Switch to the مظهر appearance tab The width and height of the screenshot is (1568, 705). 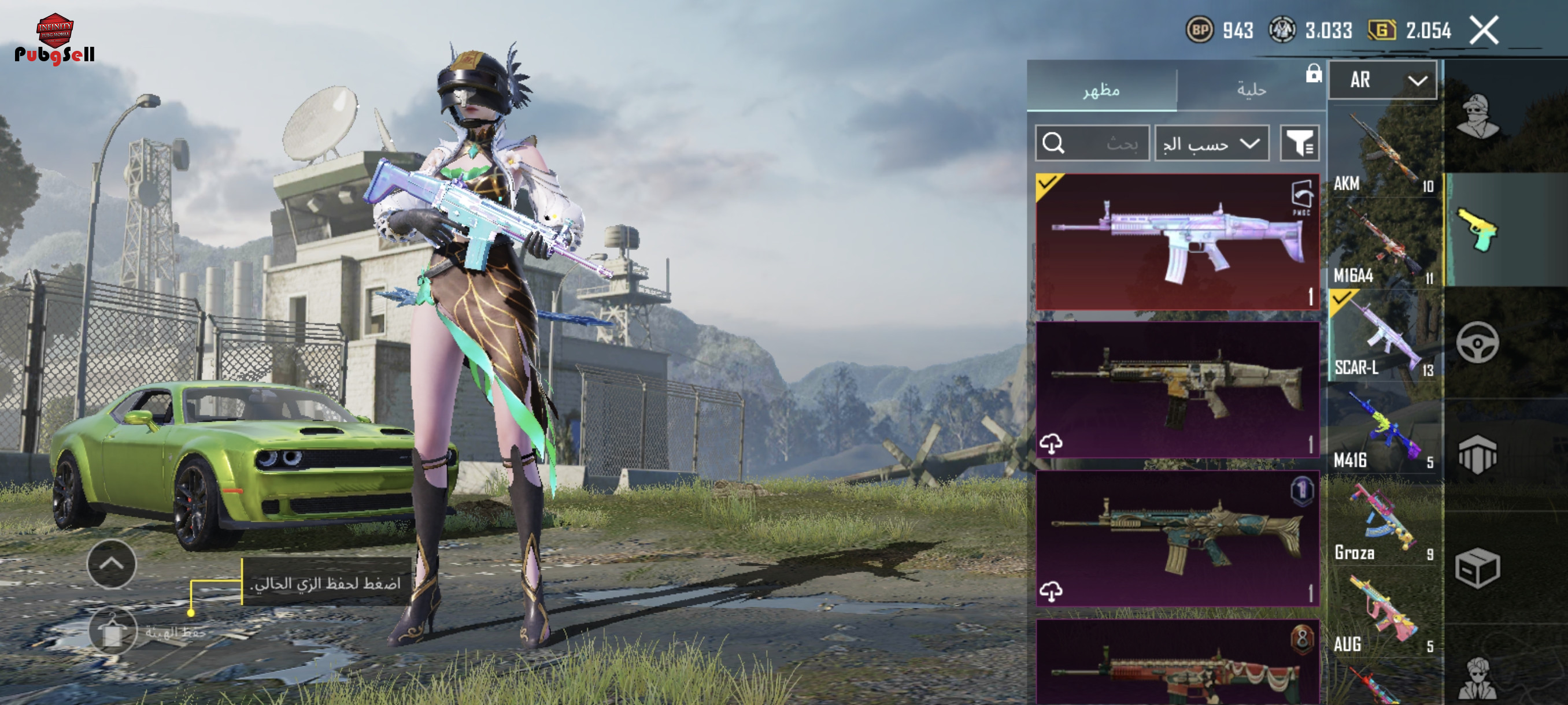pyautogui.click(x=1101, y=90)
